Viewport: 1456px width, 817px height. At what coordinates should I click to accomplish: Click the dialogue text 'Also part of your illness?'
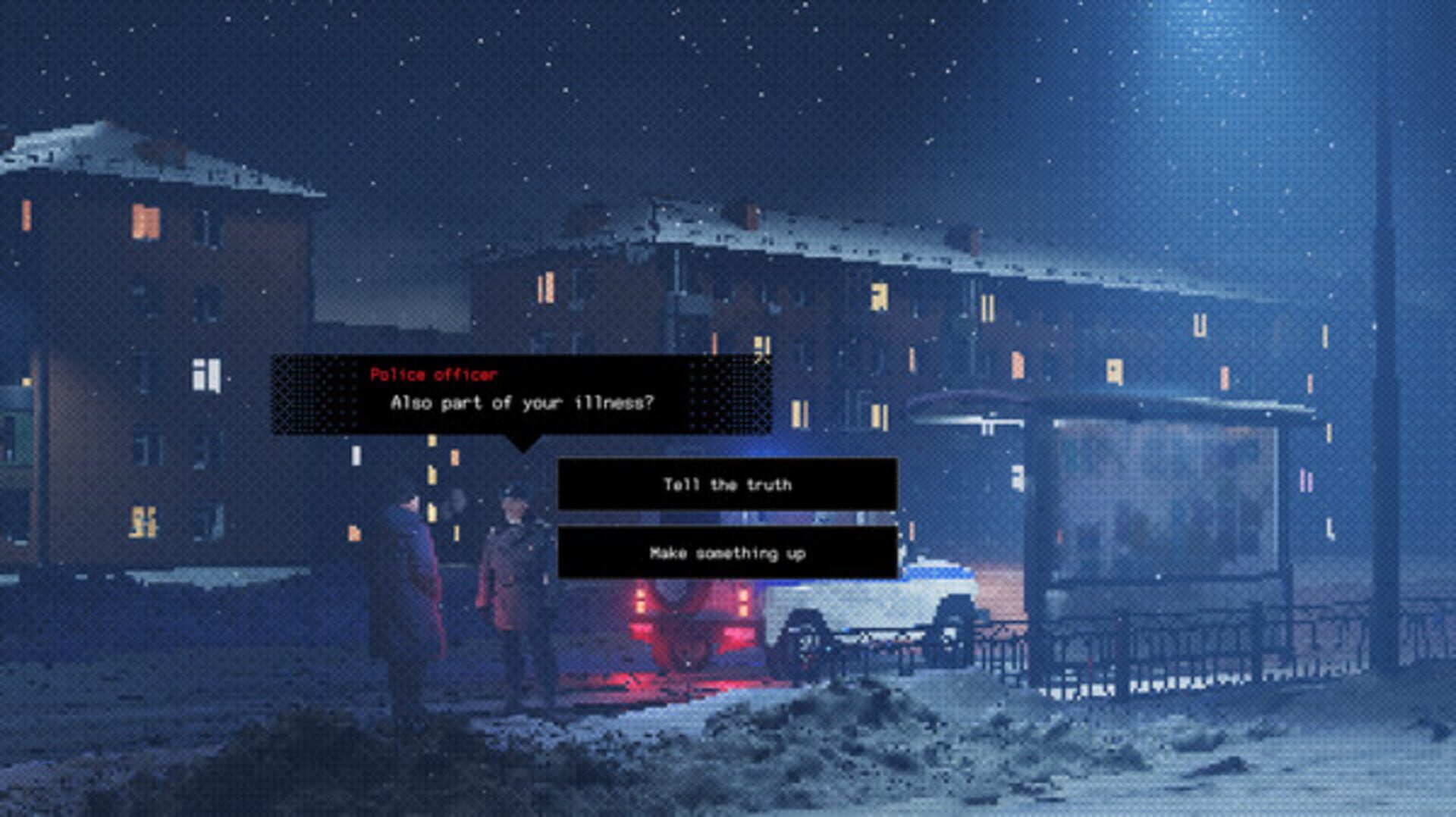point(525,405)
